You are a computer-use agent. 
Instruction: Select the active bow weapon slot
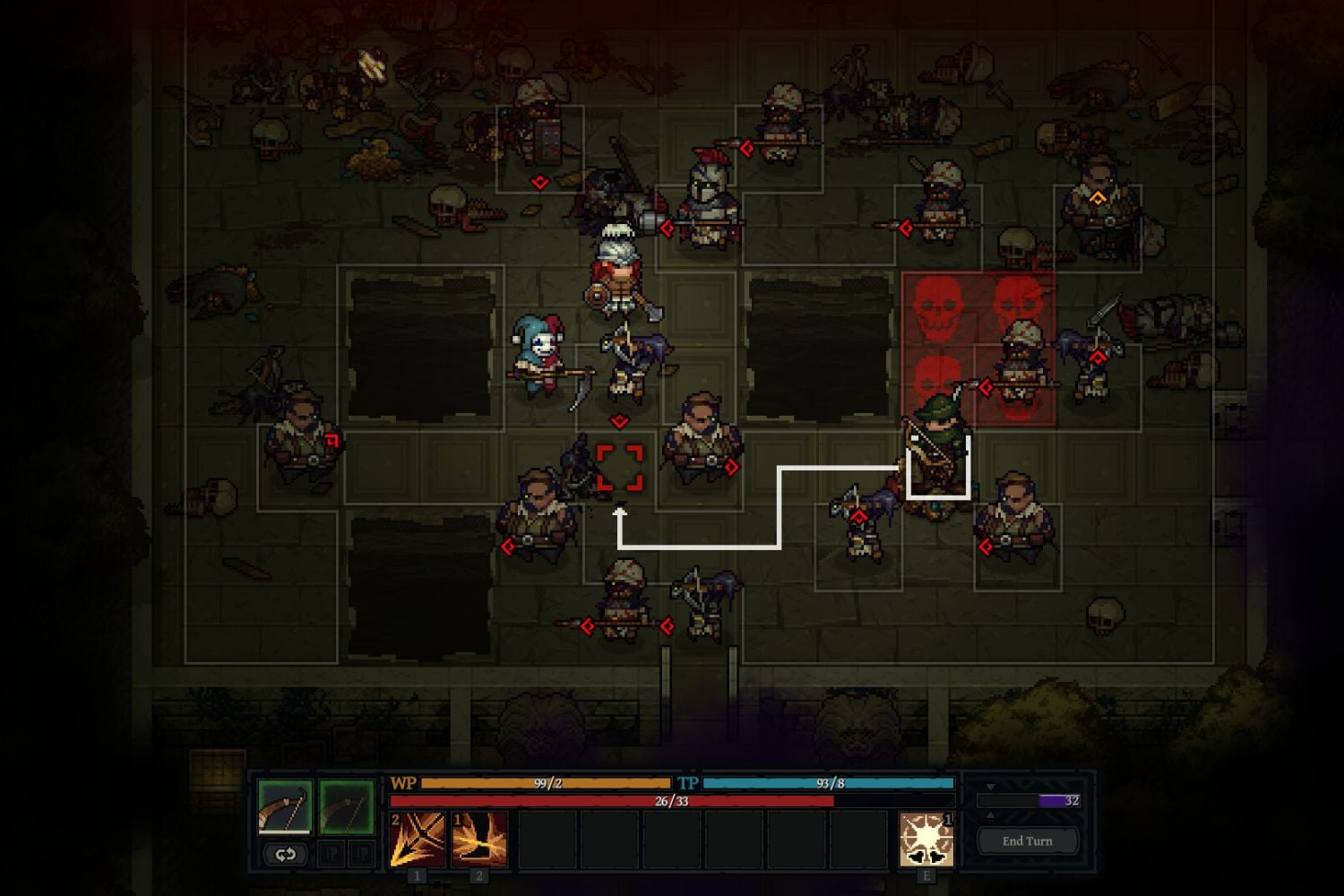pos(285,806)
